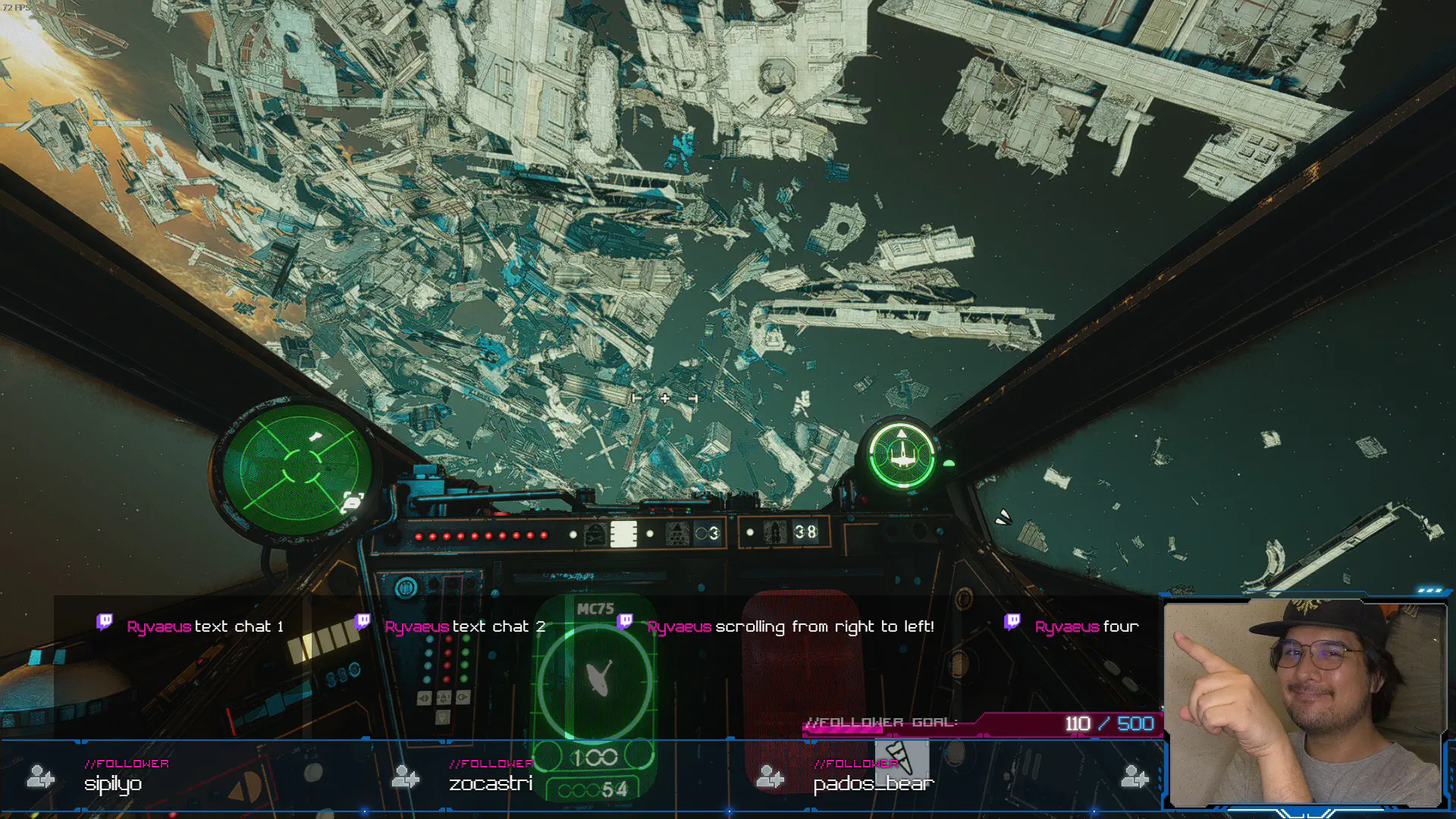1456x819 pixels.
Task: Click the Ryvaeus "text chat 1" message
Action: (x=205, y=626)
